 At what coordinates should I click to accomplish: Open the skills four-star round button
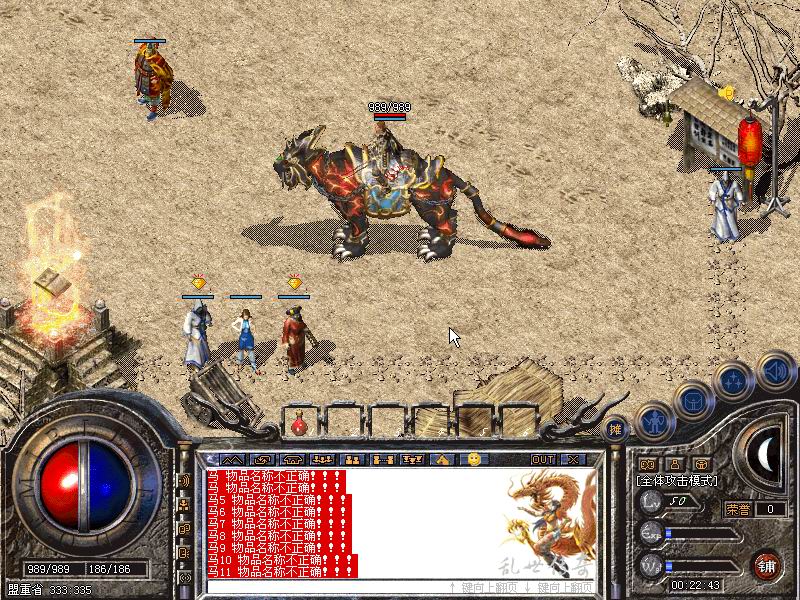coord(734,380)
